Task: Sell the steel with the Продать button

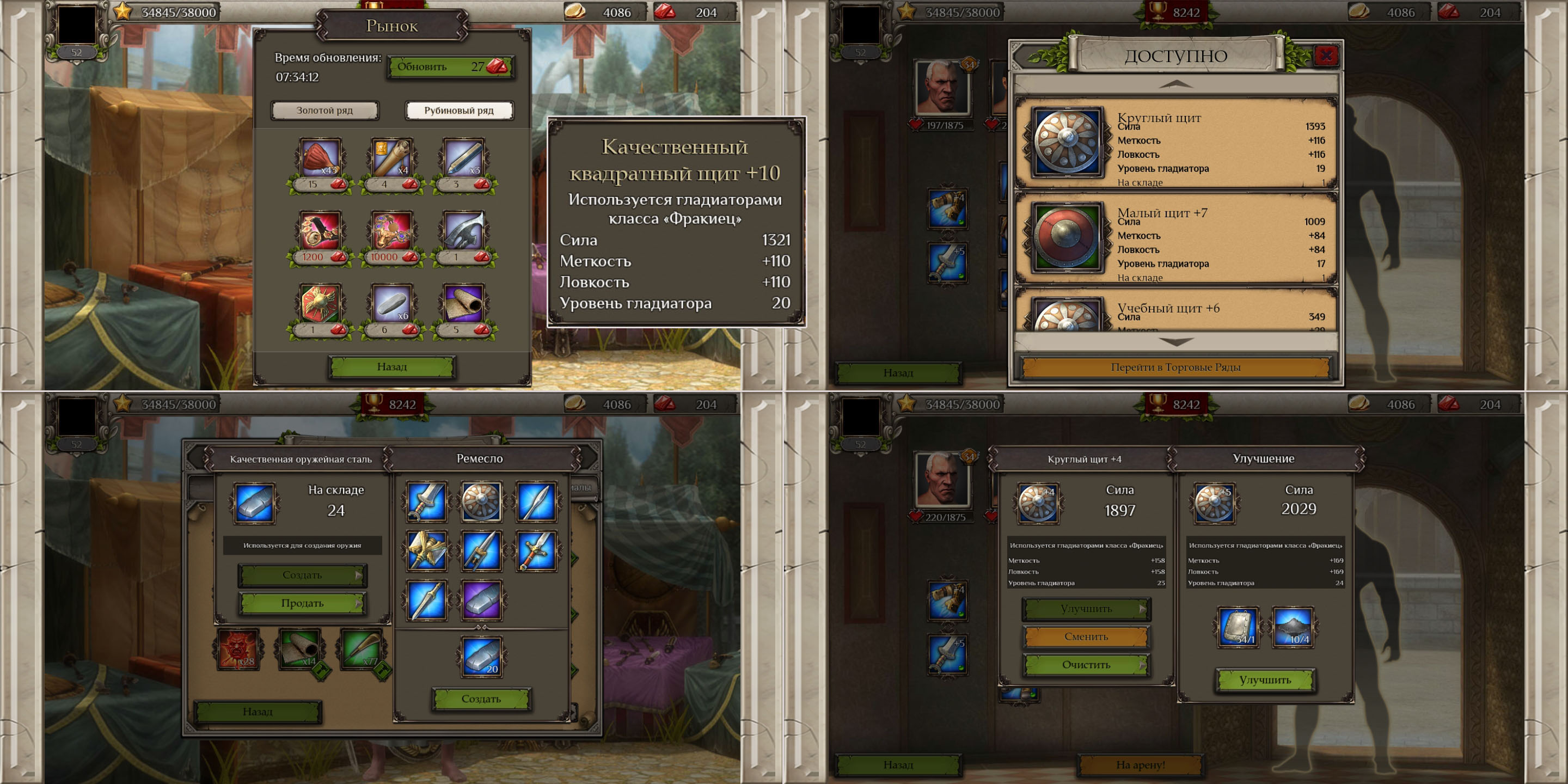Action: pos(302,603)
